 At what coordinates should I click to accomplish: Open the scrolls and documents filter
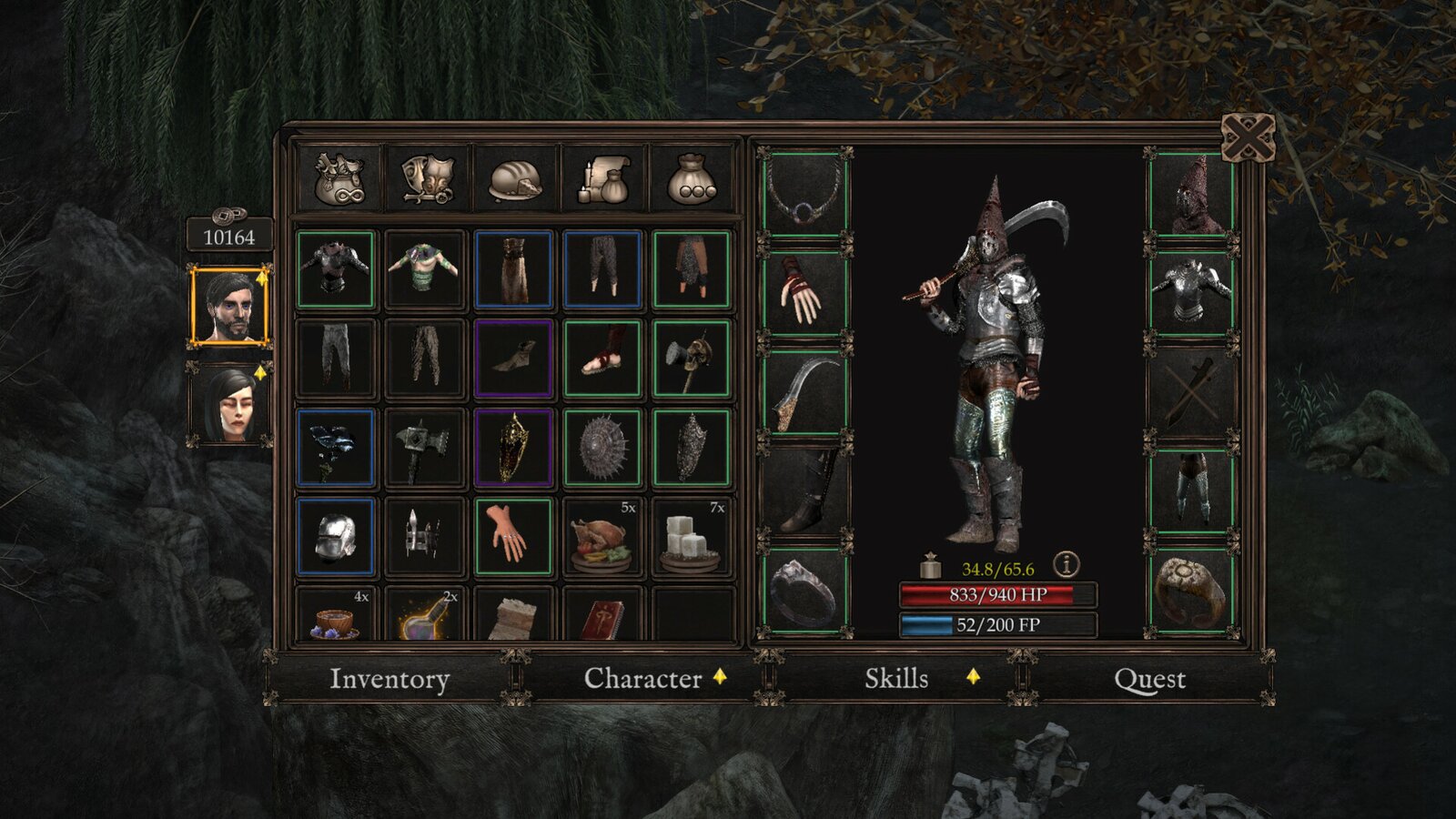603,179
